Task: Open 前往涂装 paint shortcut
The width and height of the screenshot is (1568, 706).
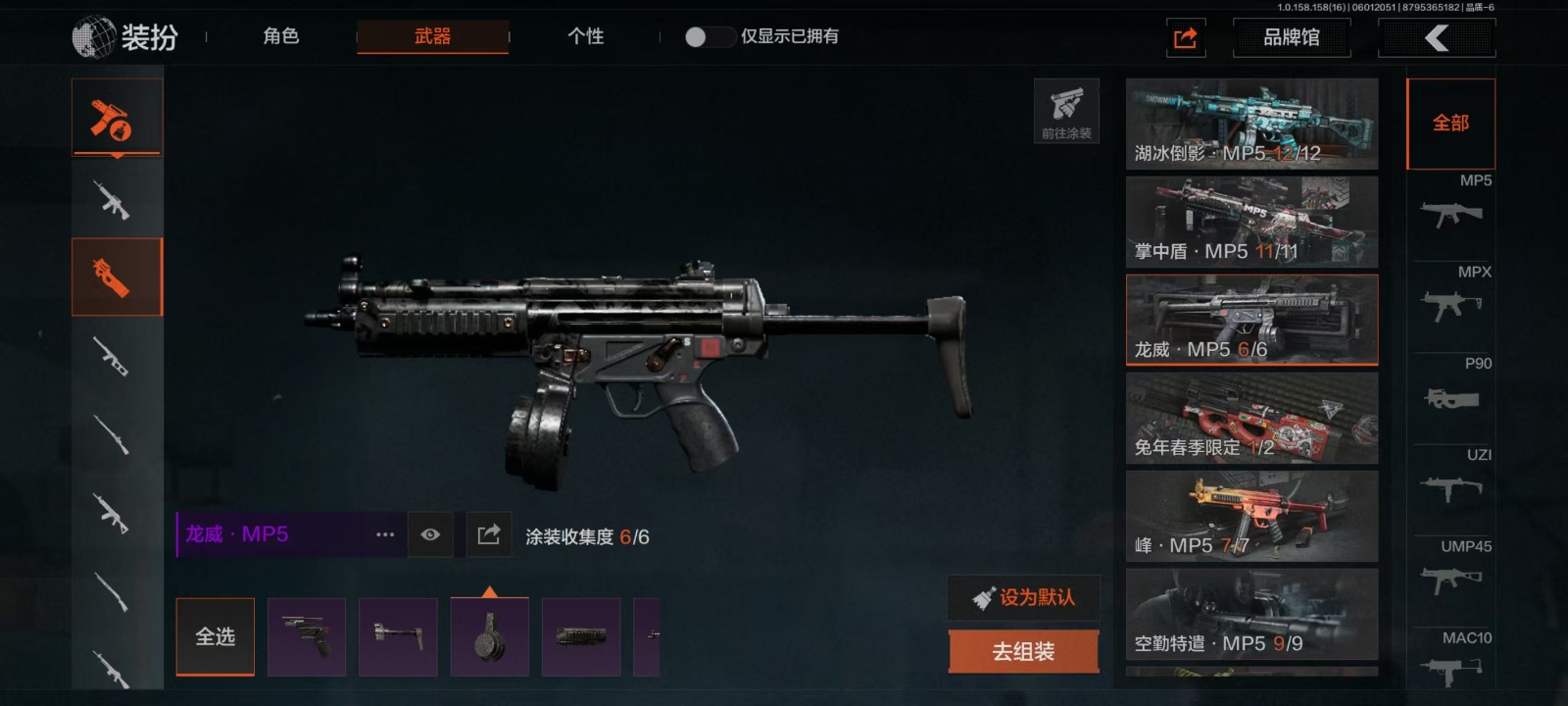Action: [x=1066, y=111]
